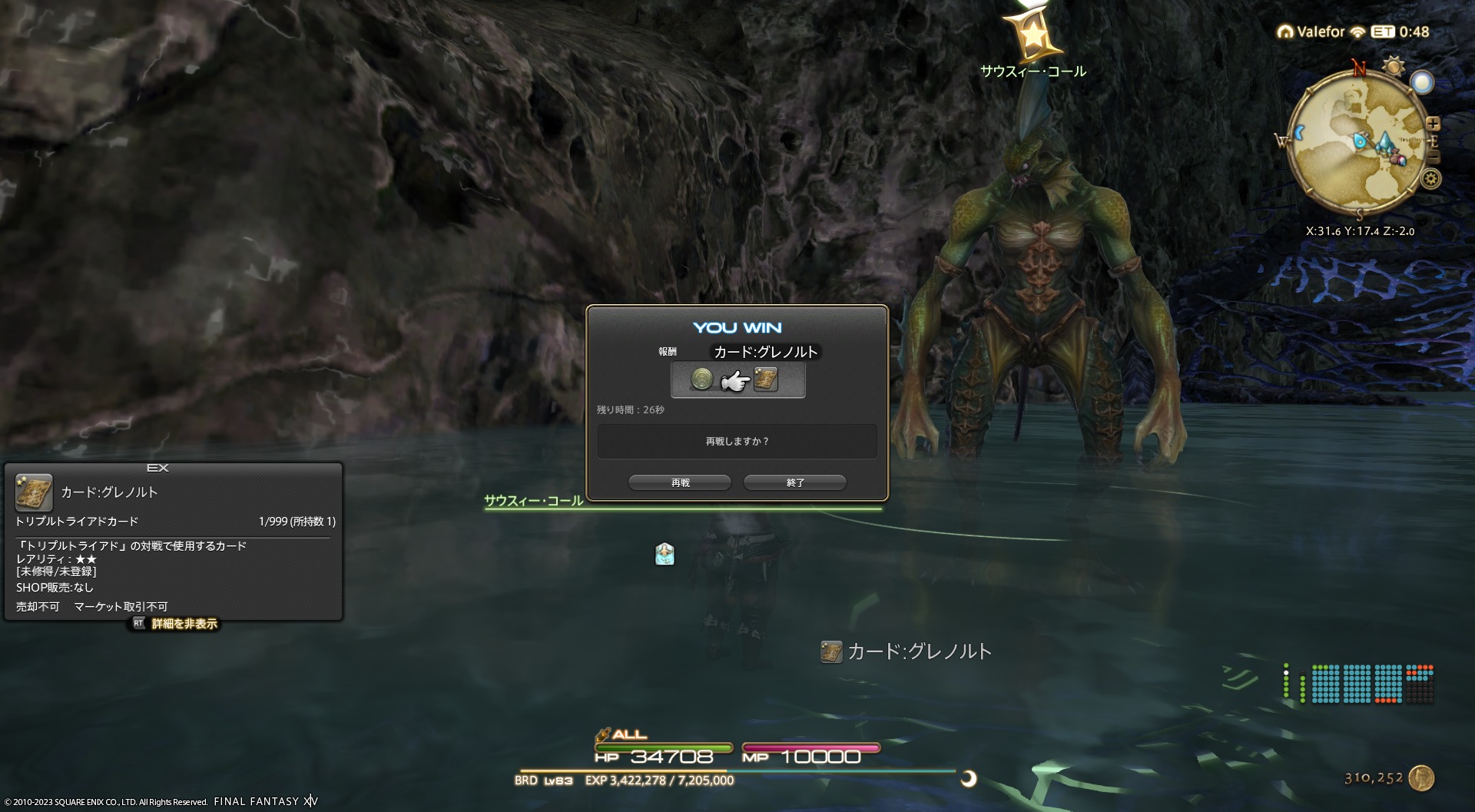This screenshot has height=812, width=1475.
Task: Select the グレノルト card reward icon
Action: 766,379
